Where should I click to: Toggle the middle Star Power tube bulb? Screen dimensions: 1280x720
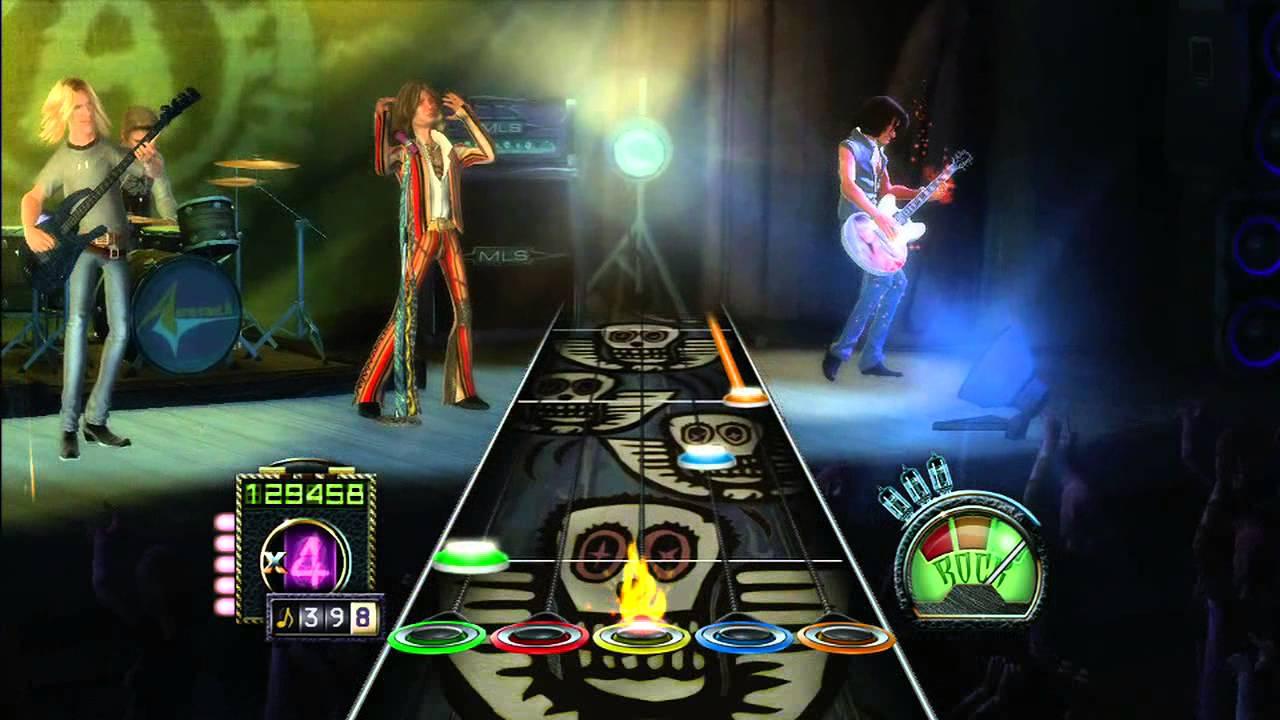(915, 484)
